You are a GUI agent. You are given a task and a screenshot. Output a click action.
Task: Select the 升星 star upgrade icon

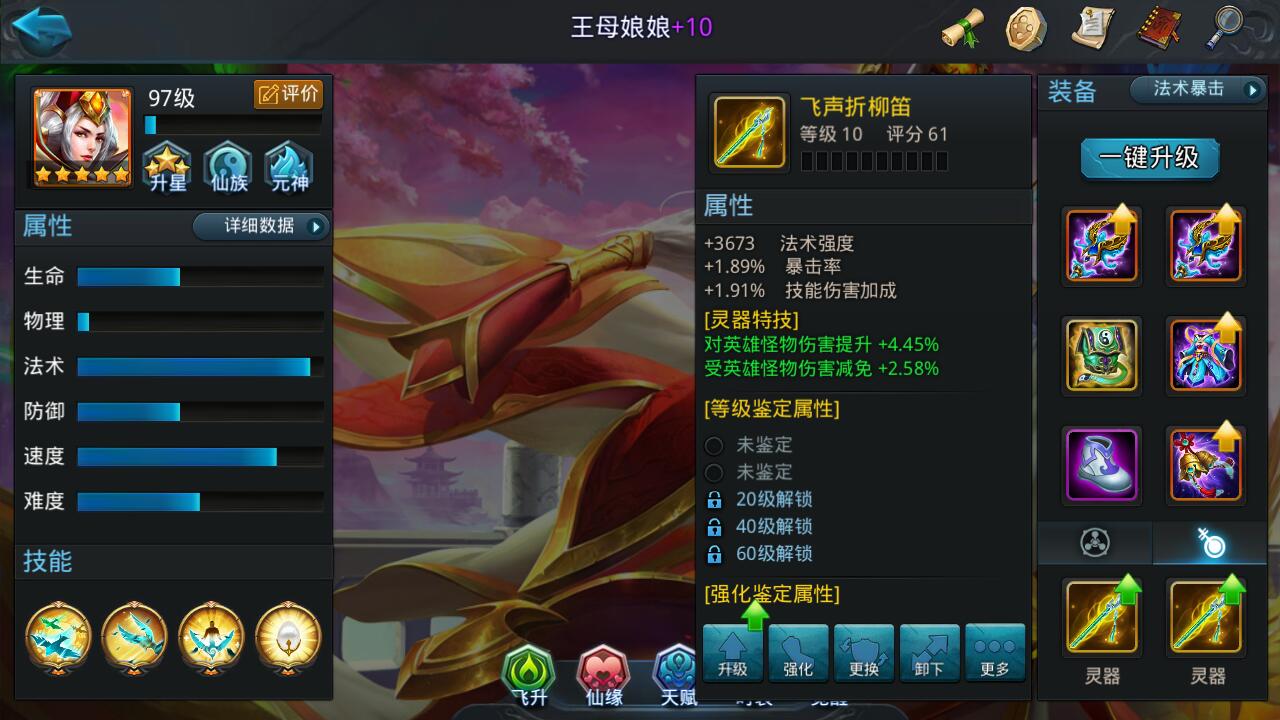pos(166,166)
